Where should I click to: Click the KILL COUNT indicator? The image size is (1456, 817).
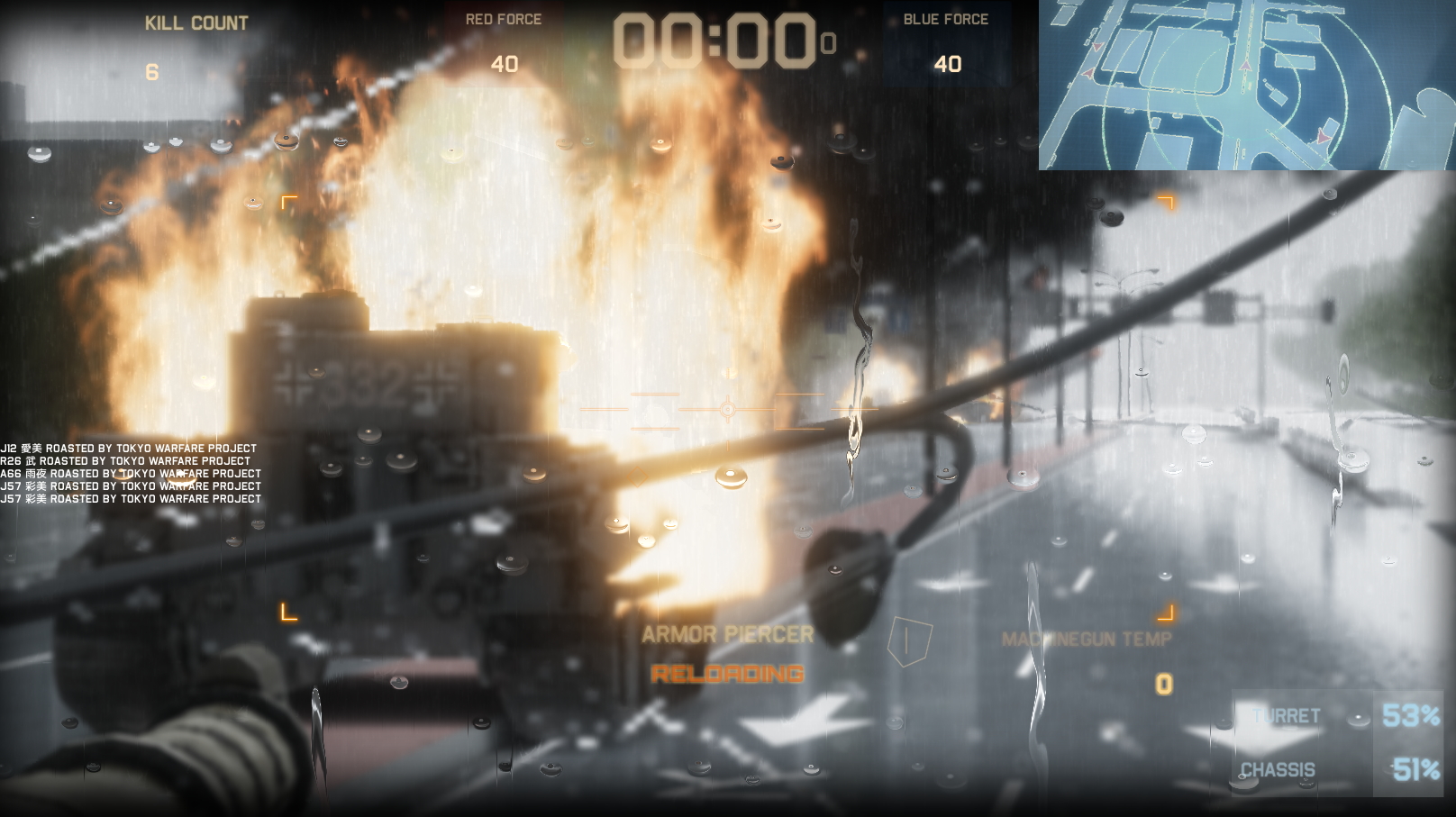(x=196, y=23)
